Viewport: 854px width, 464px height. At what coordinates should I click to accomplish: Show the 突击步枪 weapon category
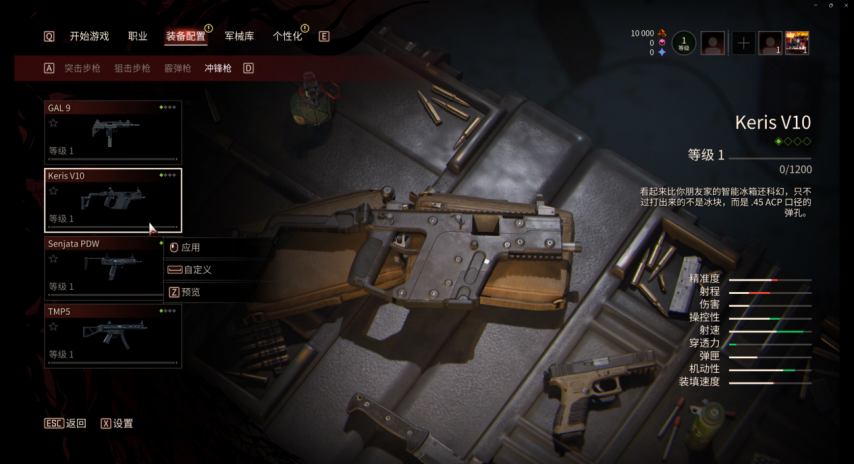coord(82,69)
